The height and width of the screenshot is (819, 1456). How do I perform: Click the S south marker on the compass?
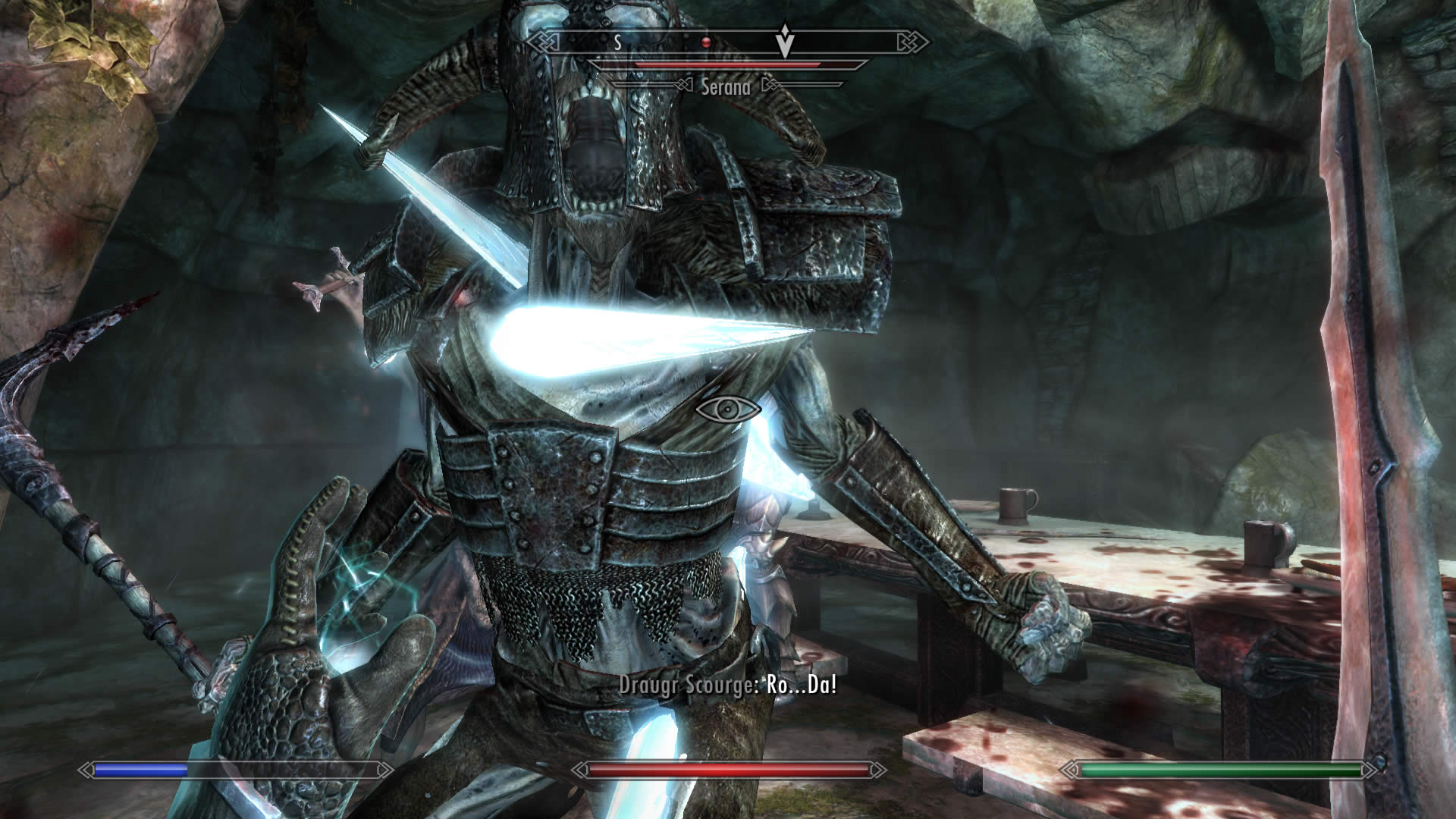point(618,42)
